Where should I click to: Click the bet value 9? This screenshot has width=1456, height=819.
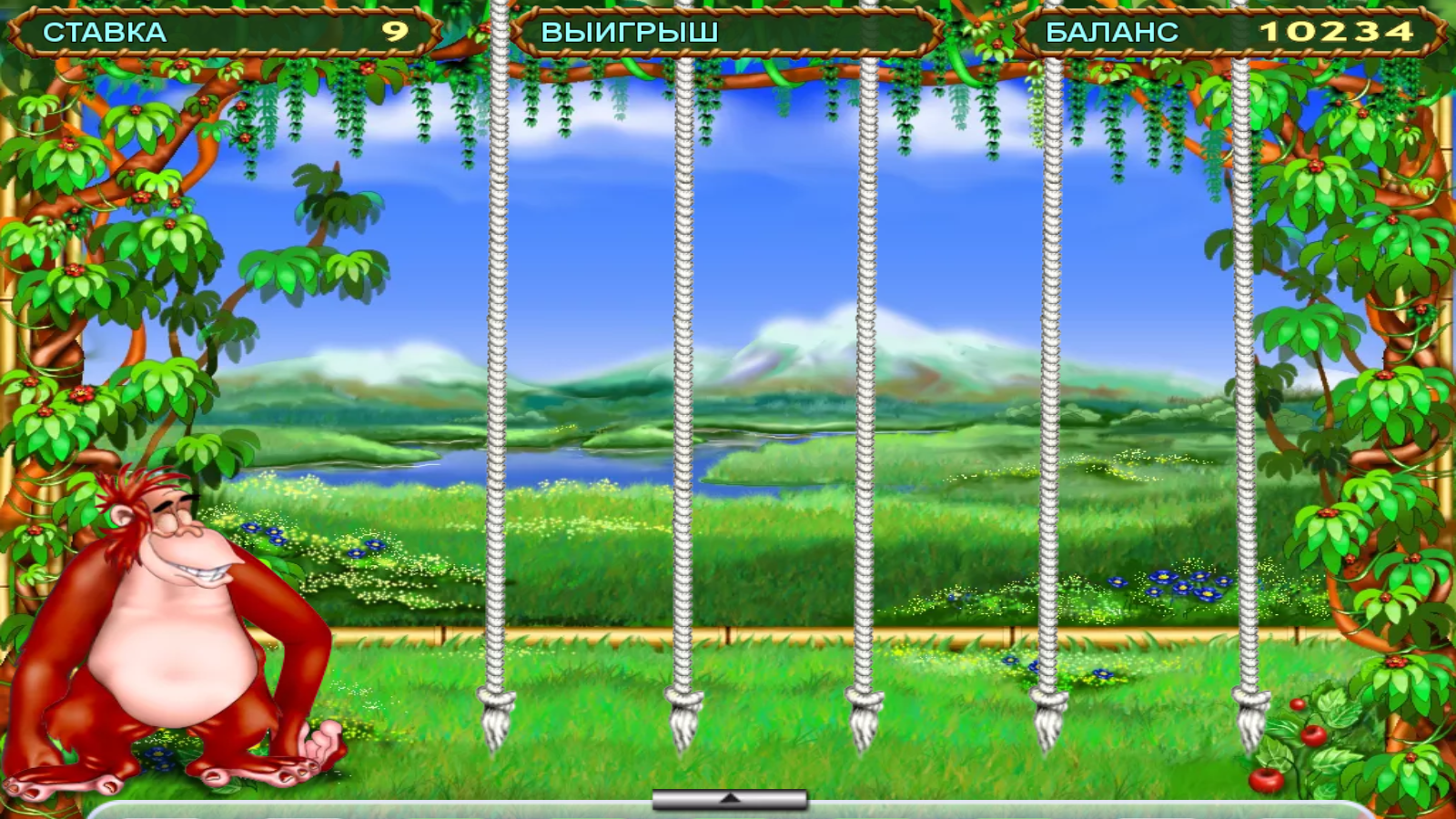click(393, 29)
